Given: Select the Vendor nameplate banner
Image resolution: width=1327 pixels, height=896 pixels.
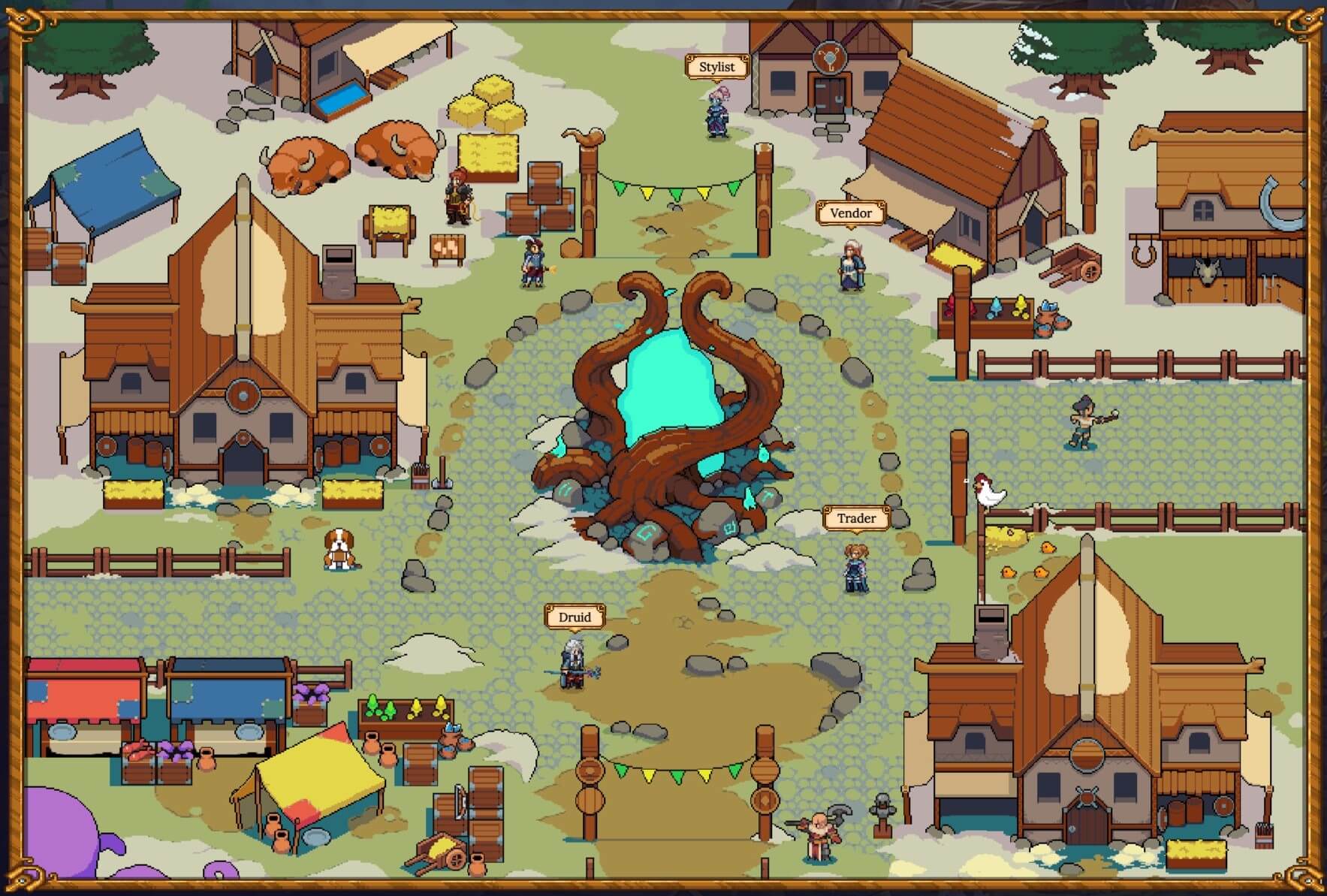Looking at the screenshot, I should (850, 214).
